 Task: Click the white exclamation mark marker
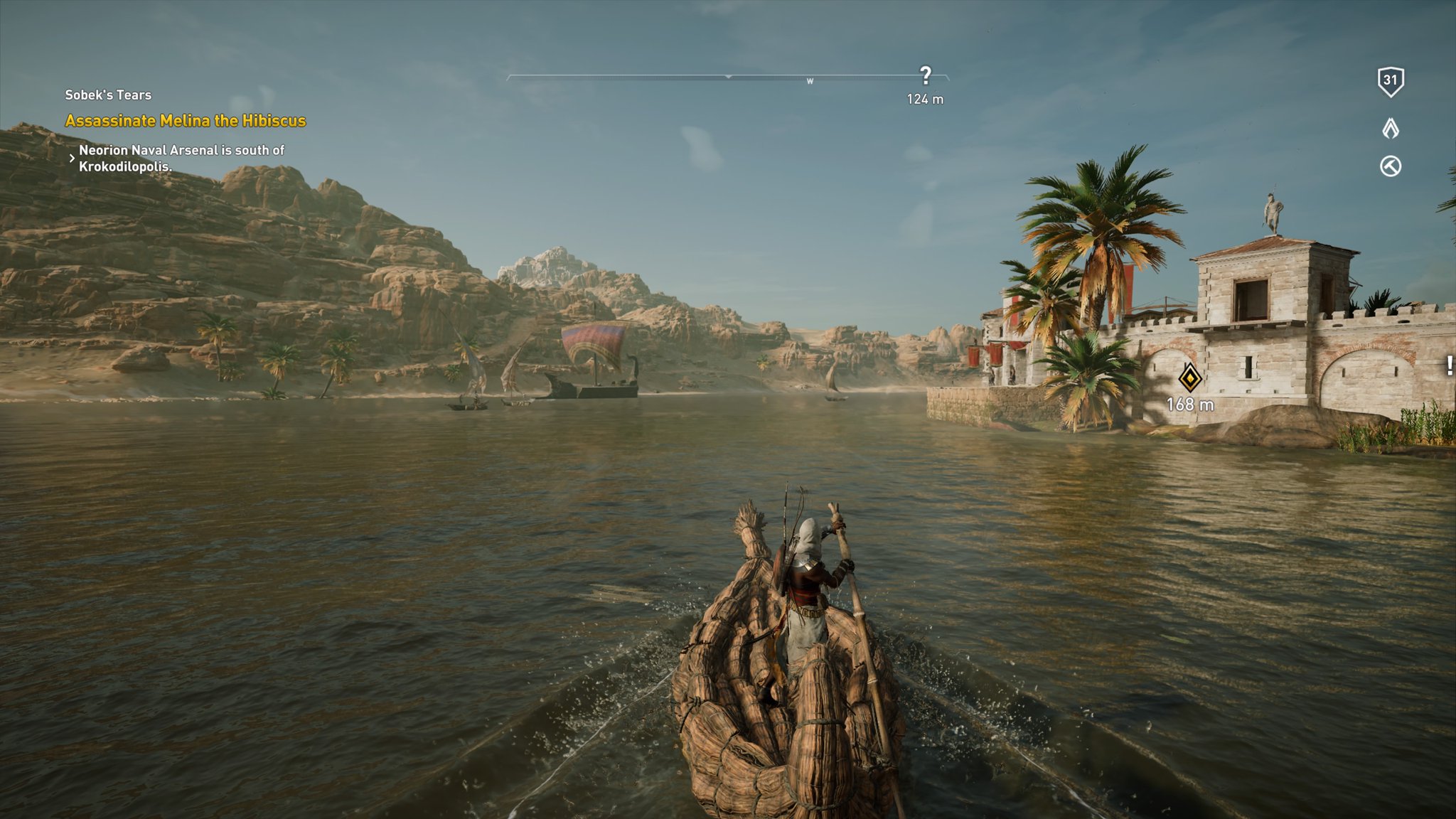(x=1450, y=365)
